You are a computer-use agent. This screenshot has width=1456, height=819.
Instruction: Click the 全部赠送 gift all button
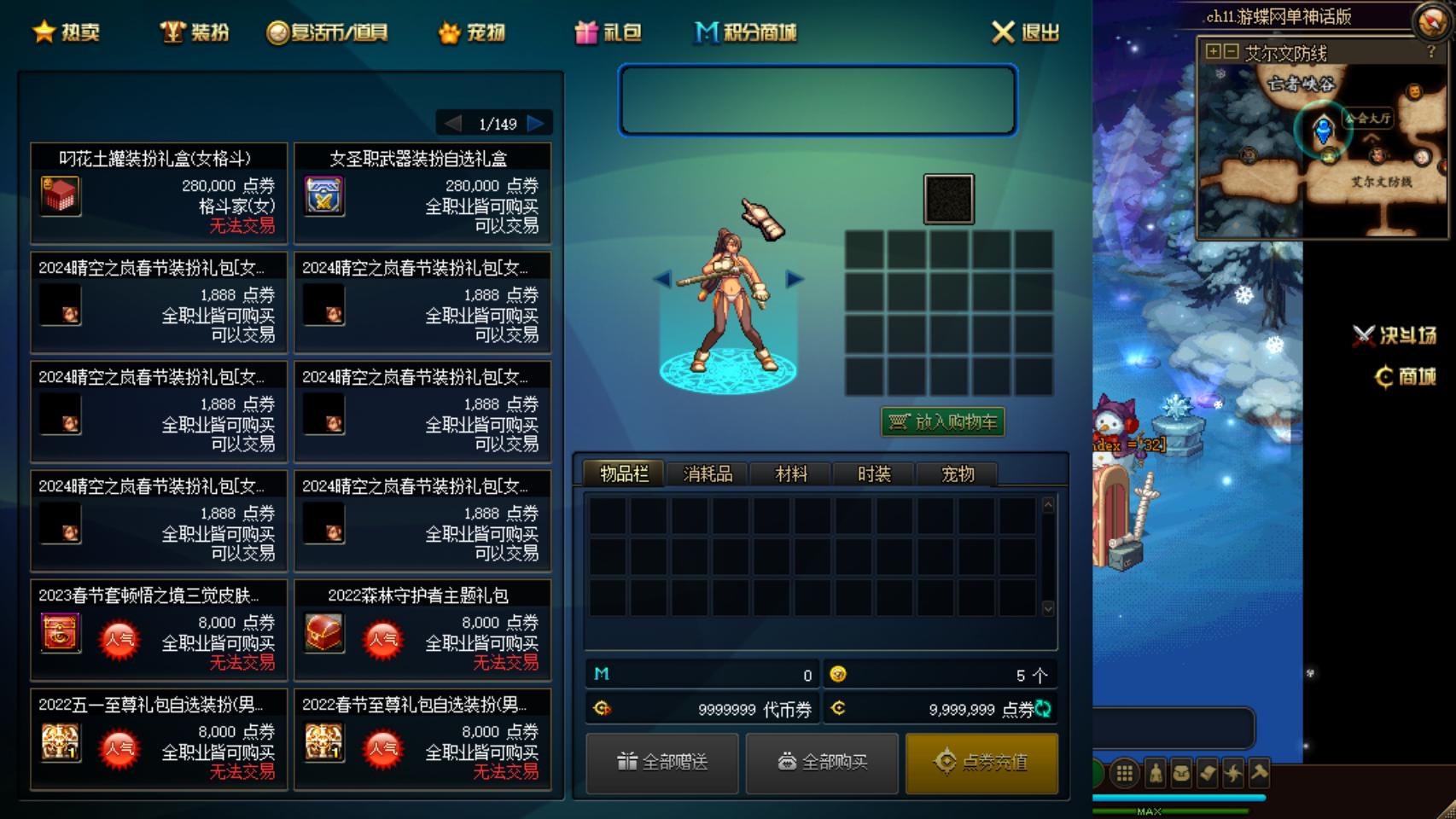[662, 762]
